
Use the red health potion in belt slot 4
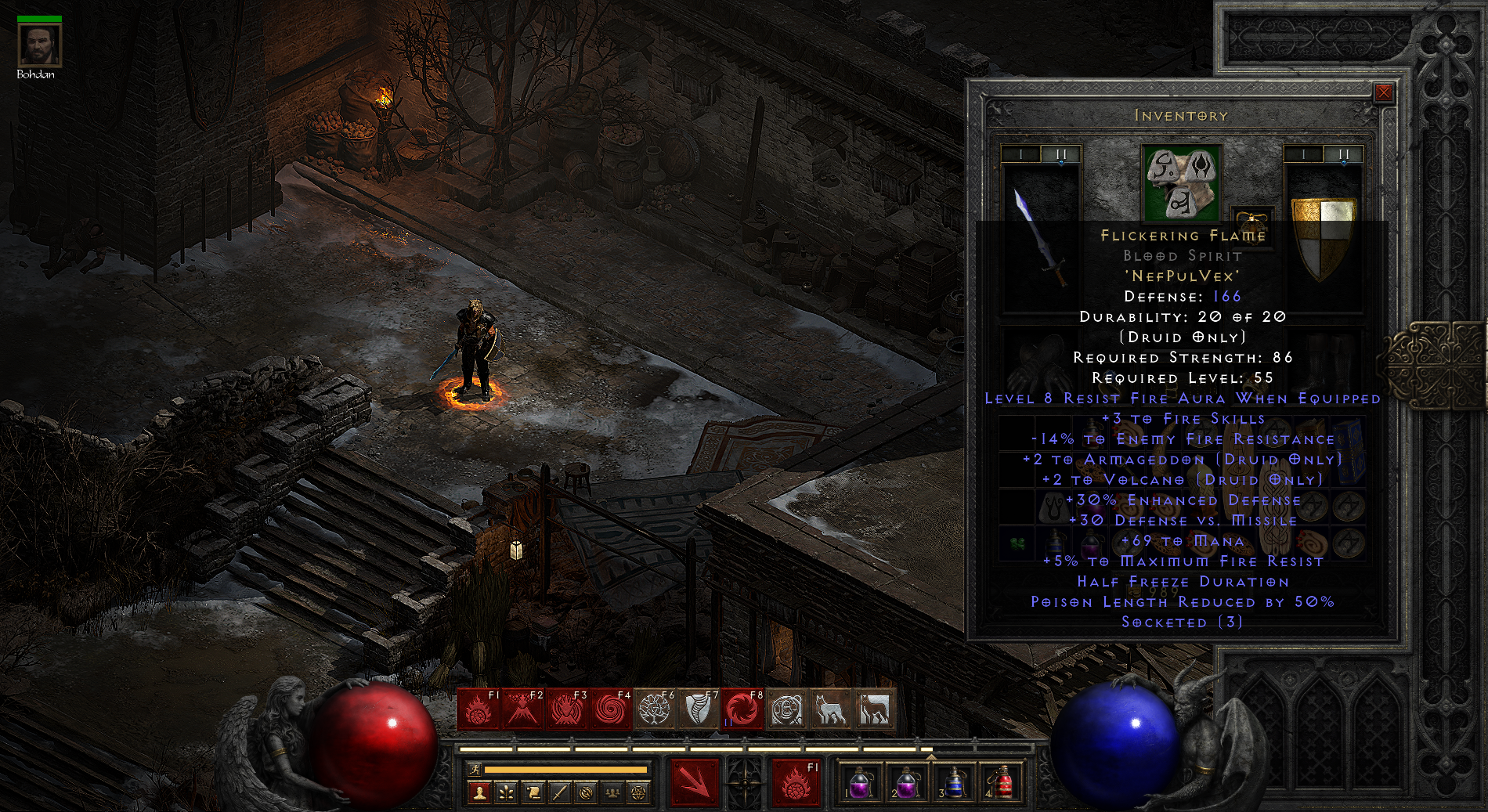pos(1000,782)
